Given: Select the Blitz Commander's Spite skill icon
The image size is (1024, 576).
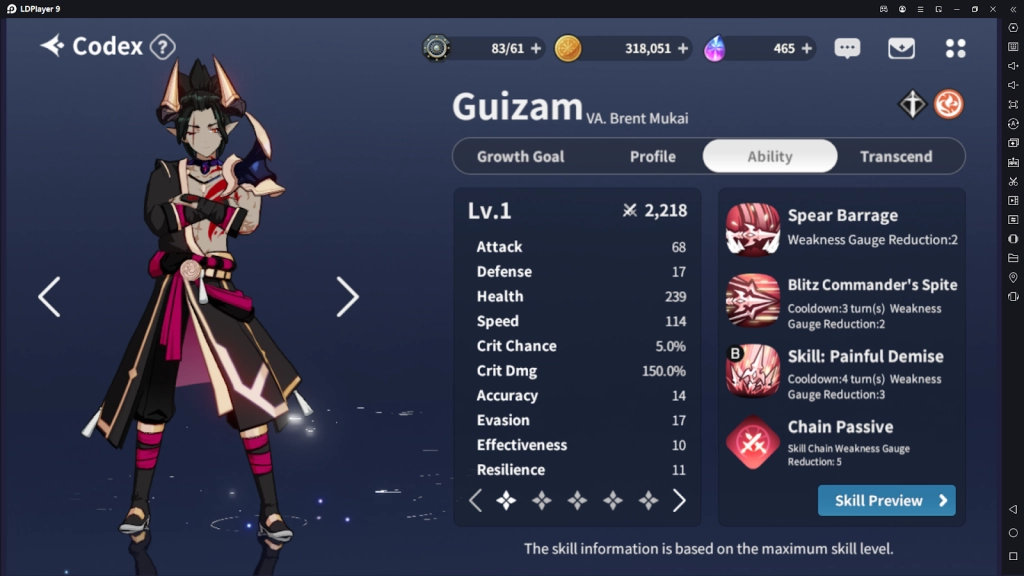Looking at the screenshot, I should [752, 300].
